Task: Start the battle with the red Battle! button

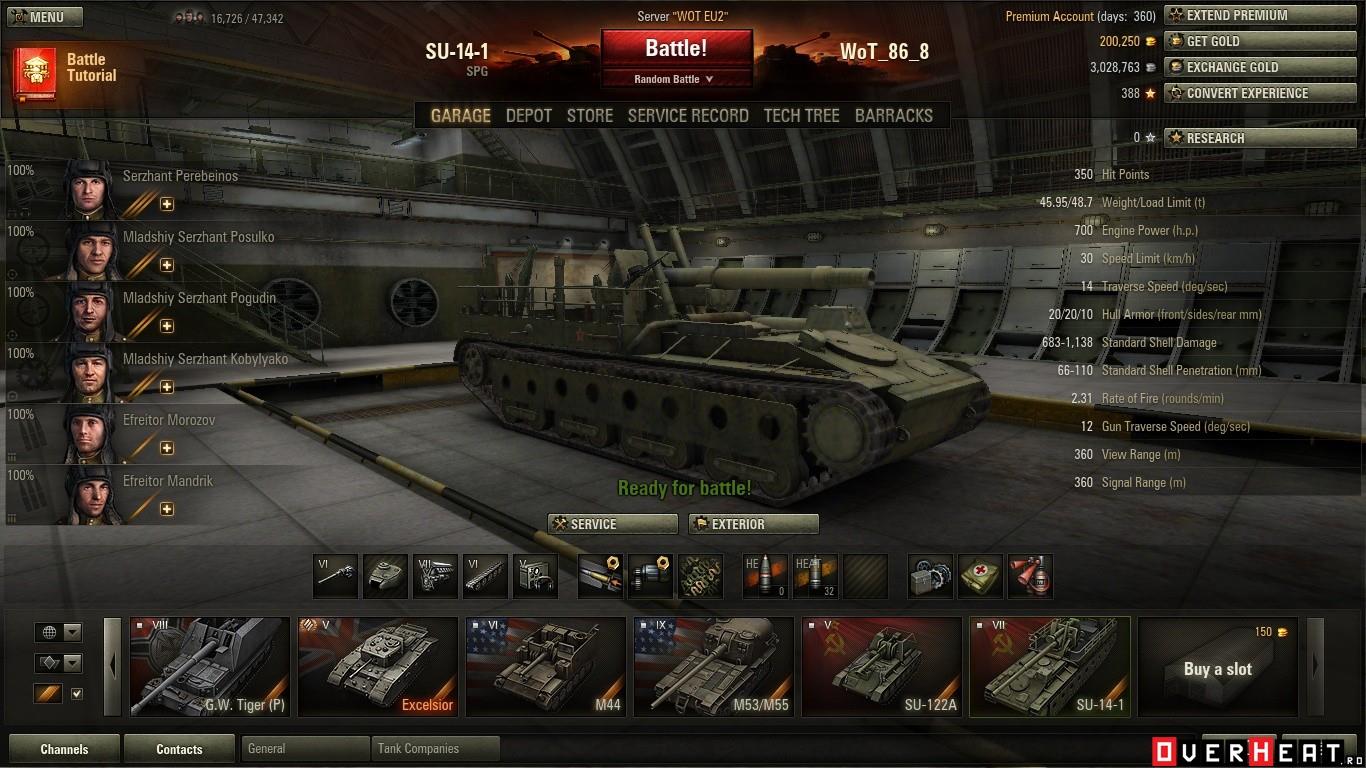Action: (676, 49)
